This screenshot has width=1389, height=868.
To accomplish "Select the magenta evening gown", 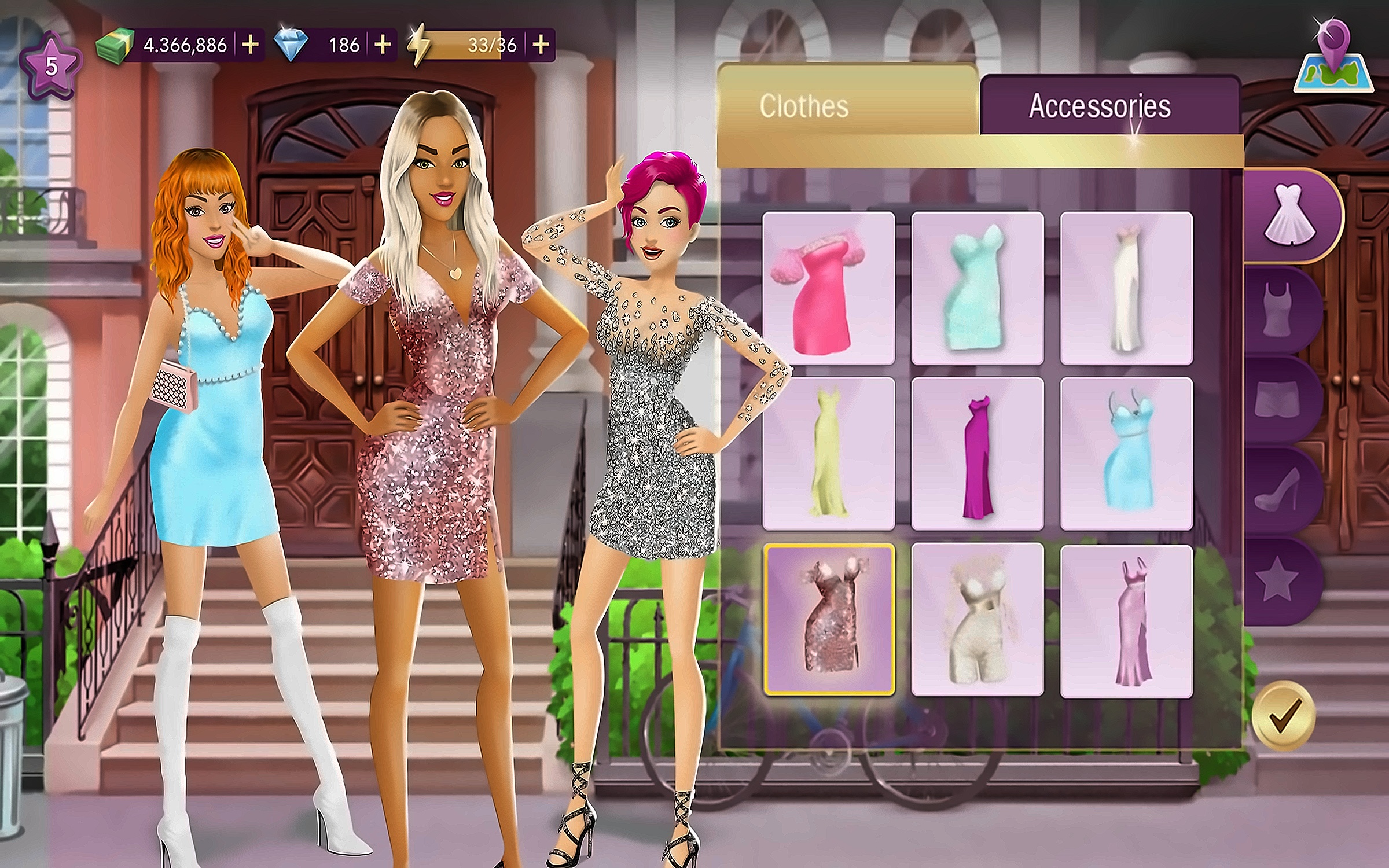I will 977,454.
